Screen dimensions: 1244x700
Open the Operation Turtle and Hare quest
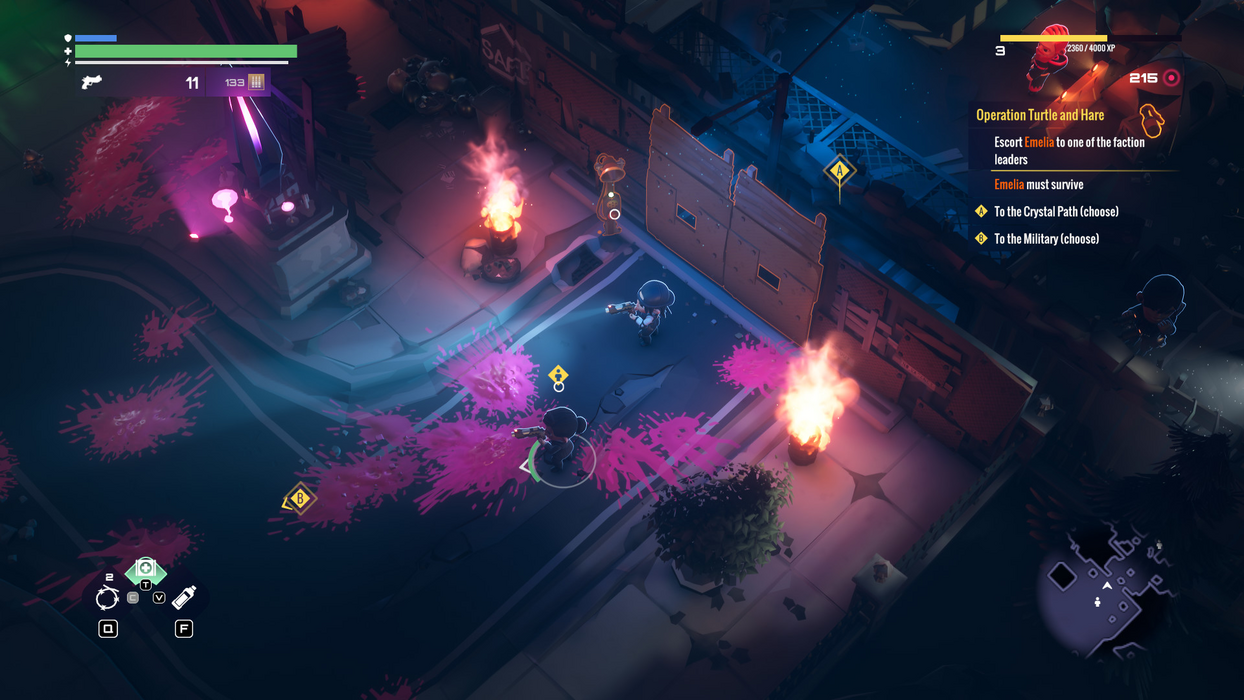pyautogui.click(x=1040, y=115)
